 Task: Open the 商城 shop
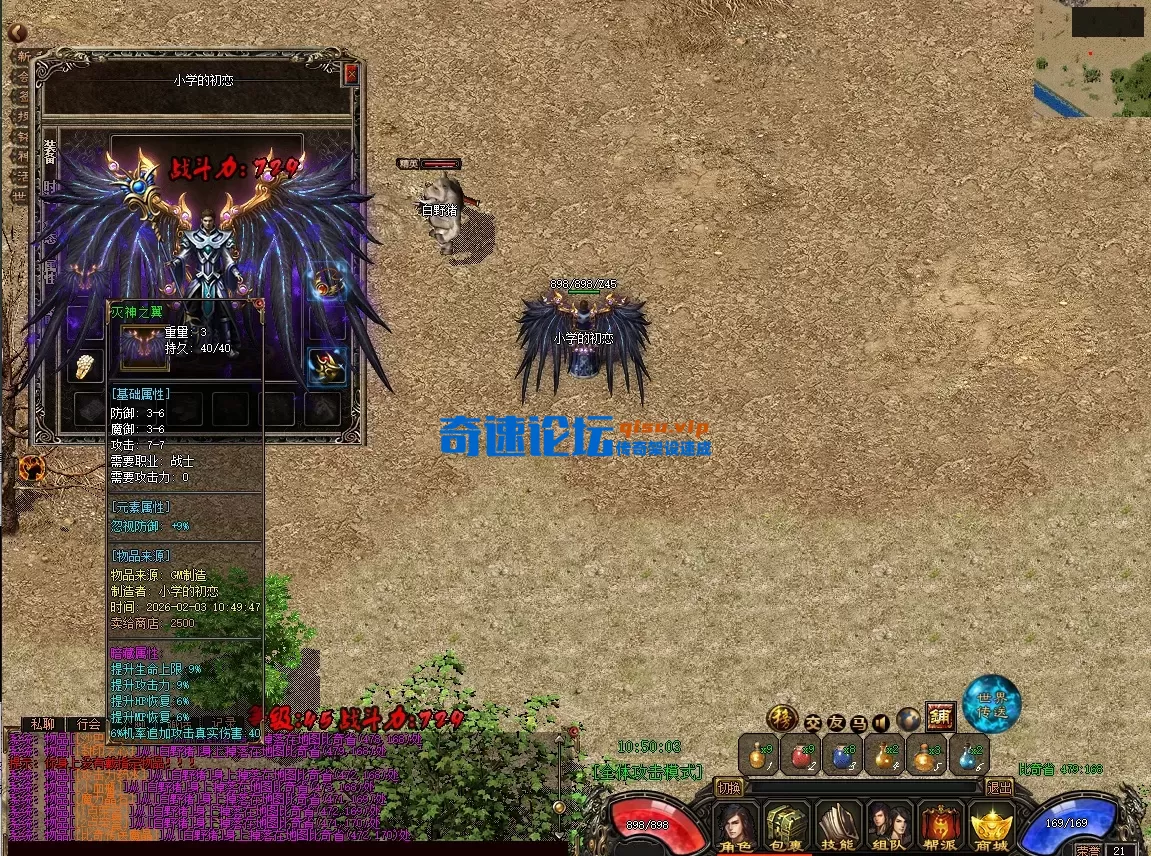click(x=991, y=827)
